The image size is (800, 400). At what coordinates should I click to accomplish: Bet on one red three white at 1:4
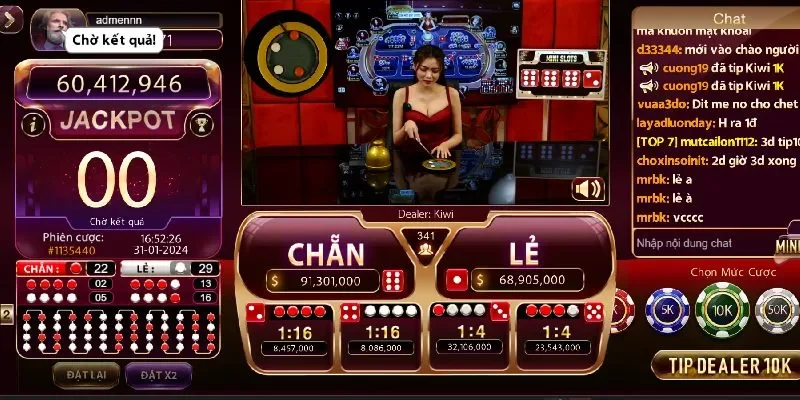click(x=468, y=330)
